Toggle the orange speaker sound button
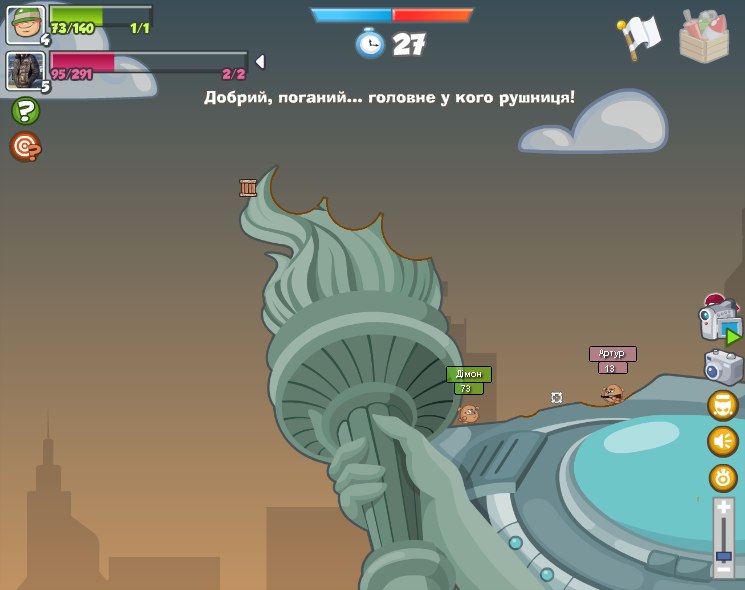This screenshot has height=590, width=745. coord(723,441)
